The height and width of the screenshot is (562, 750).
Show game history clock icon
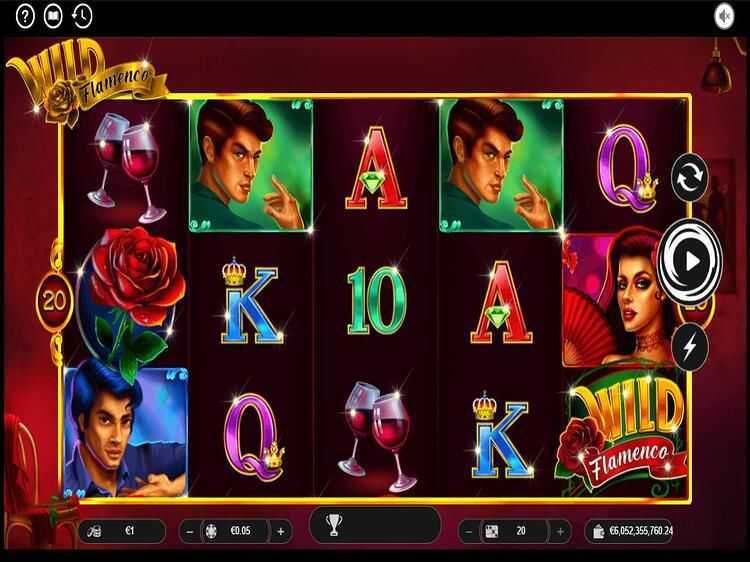pyautogui.click(x=82, y=15)
